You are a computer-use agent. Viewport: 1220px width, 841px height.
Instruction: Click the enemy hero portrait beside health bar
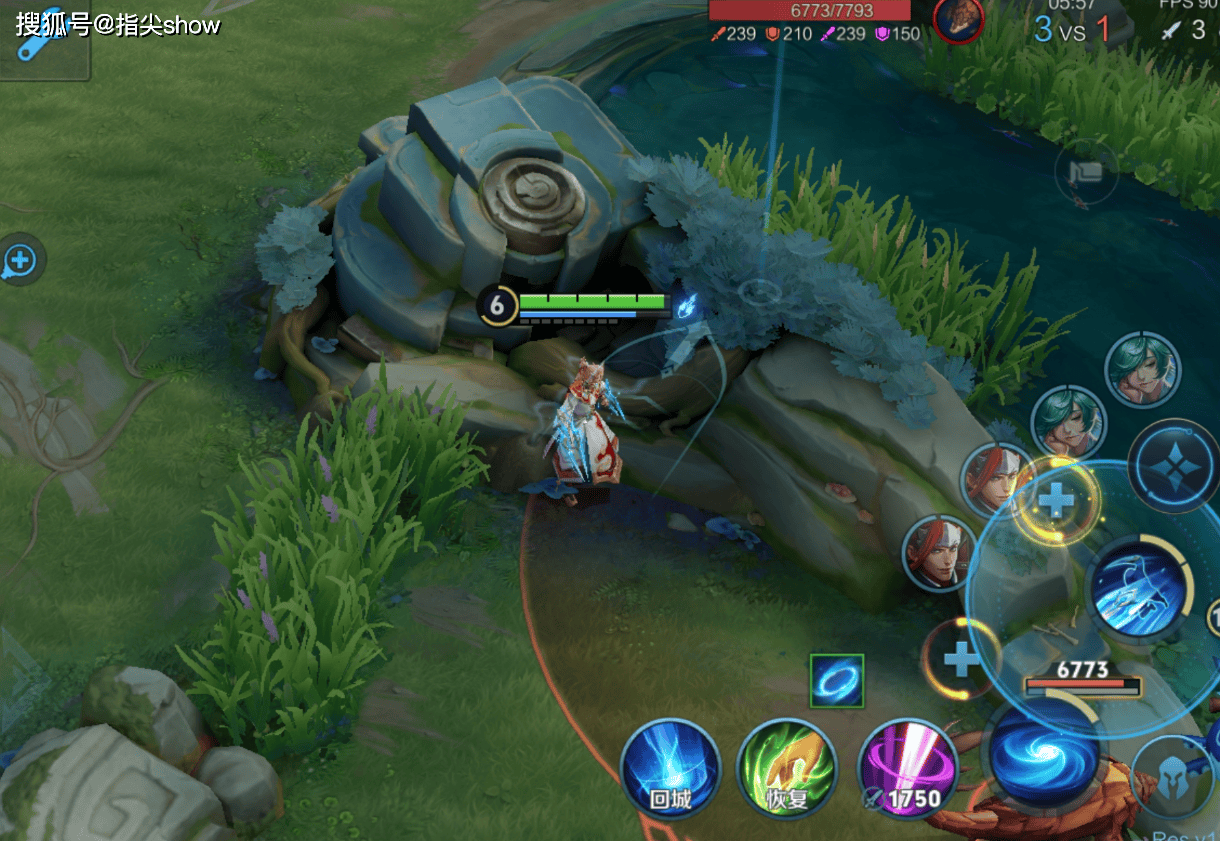coord(958,20)
